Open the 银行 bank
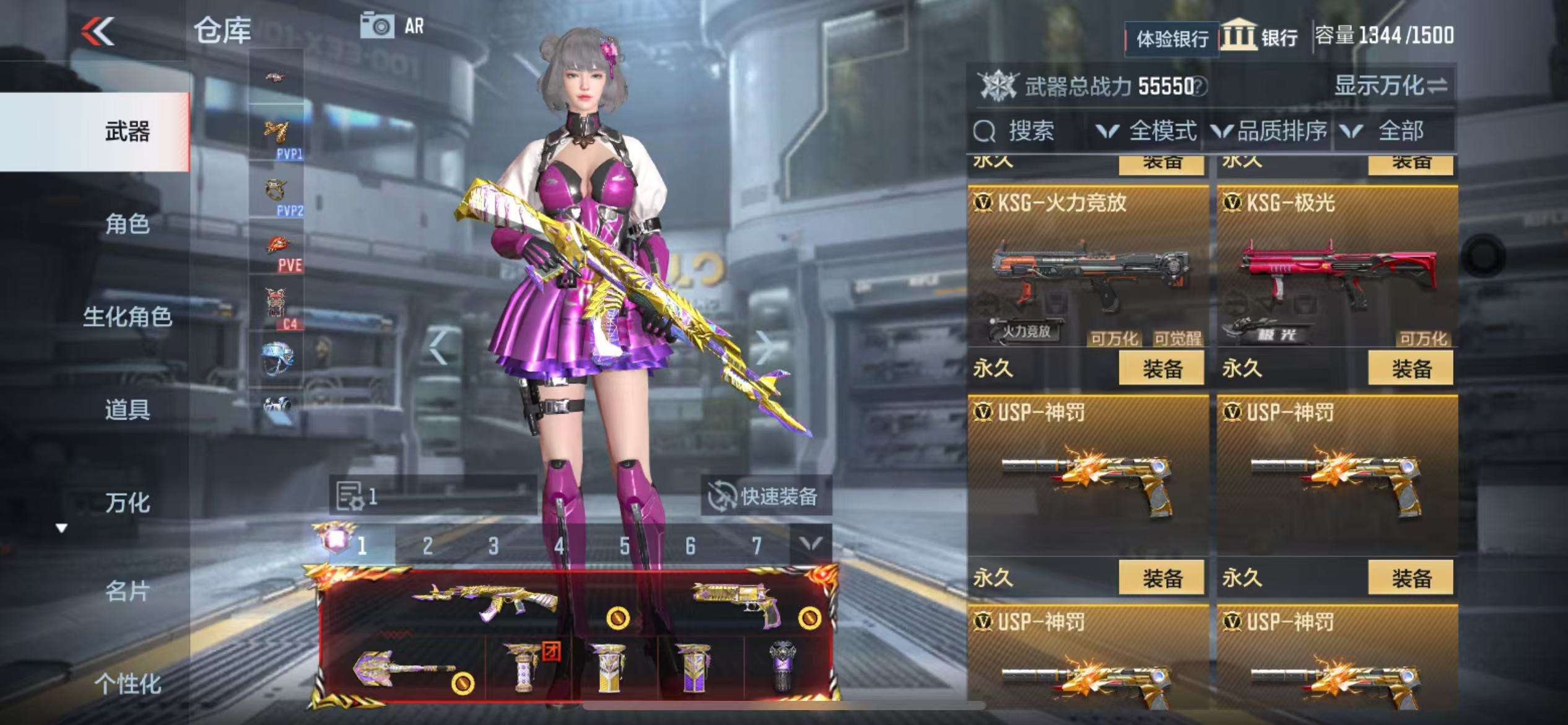 (x=1260, y=37)
